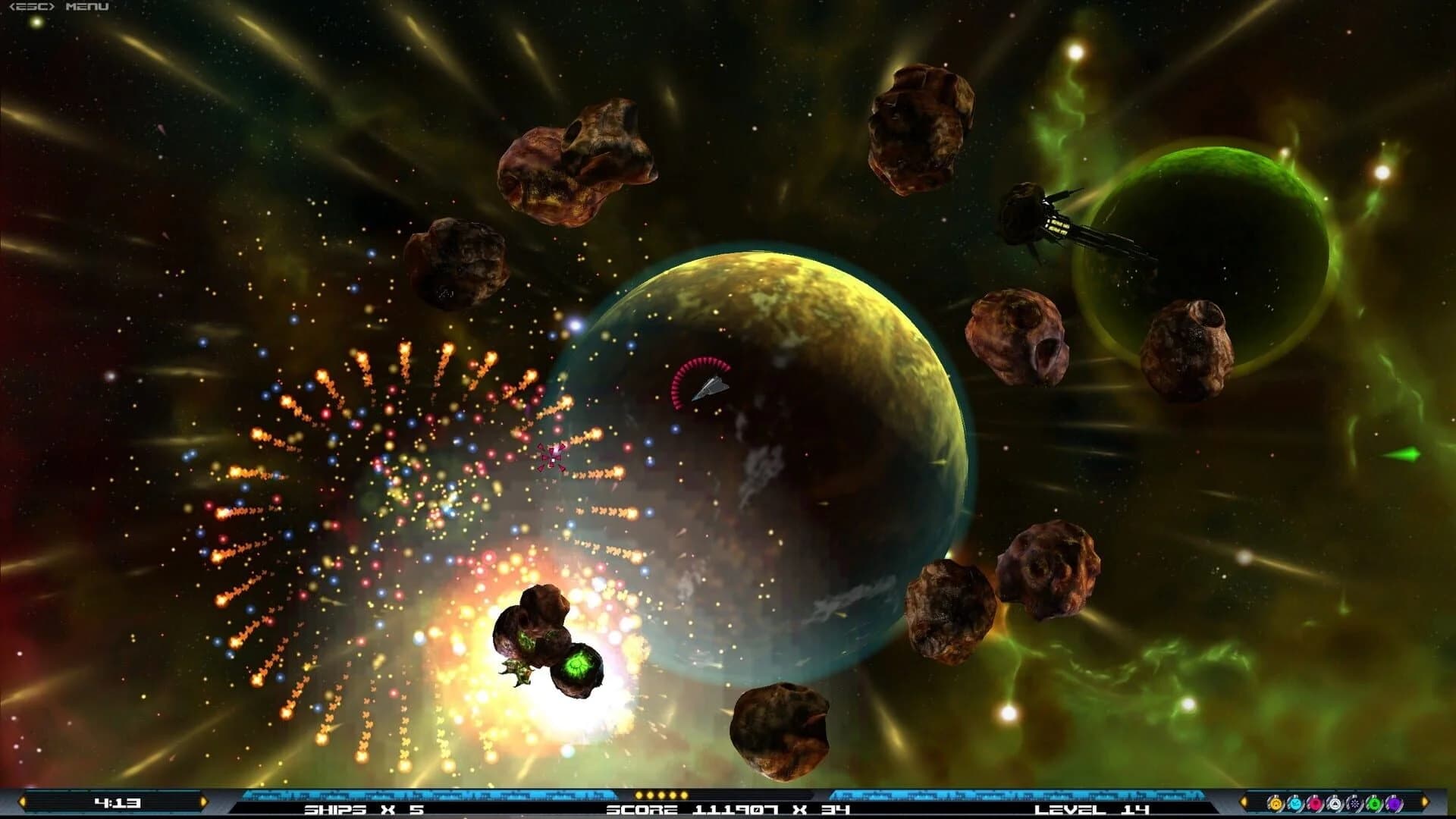Select the pink powerup orb in the tray
The height and width of the screenshot is (819, 1456).
click(x=1315, y=802)
